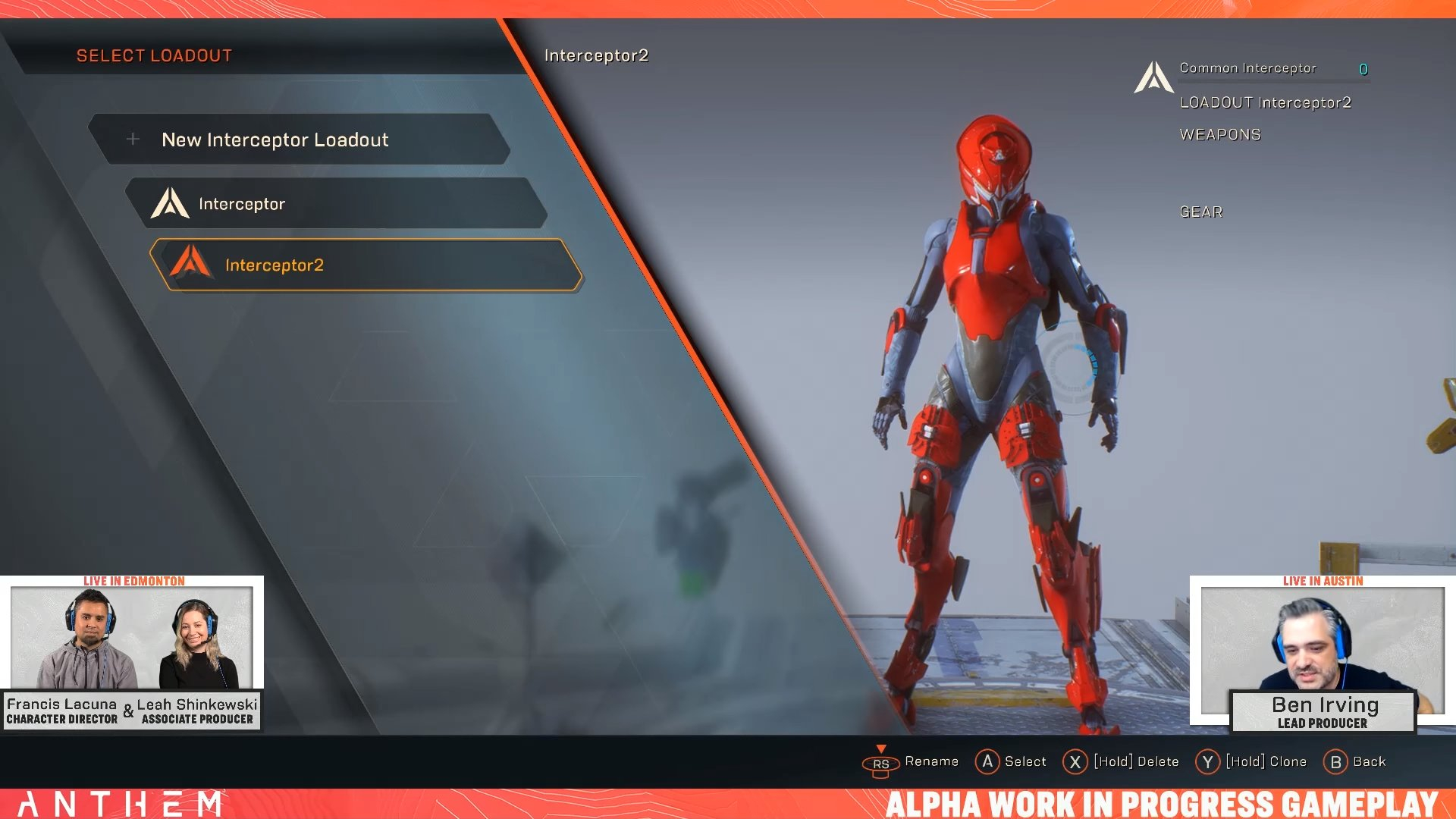Click the A Select button prompt icon
This screenshot has width=1456, height=819.
987,761
